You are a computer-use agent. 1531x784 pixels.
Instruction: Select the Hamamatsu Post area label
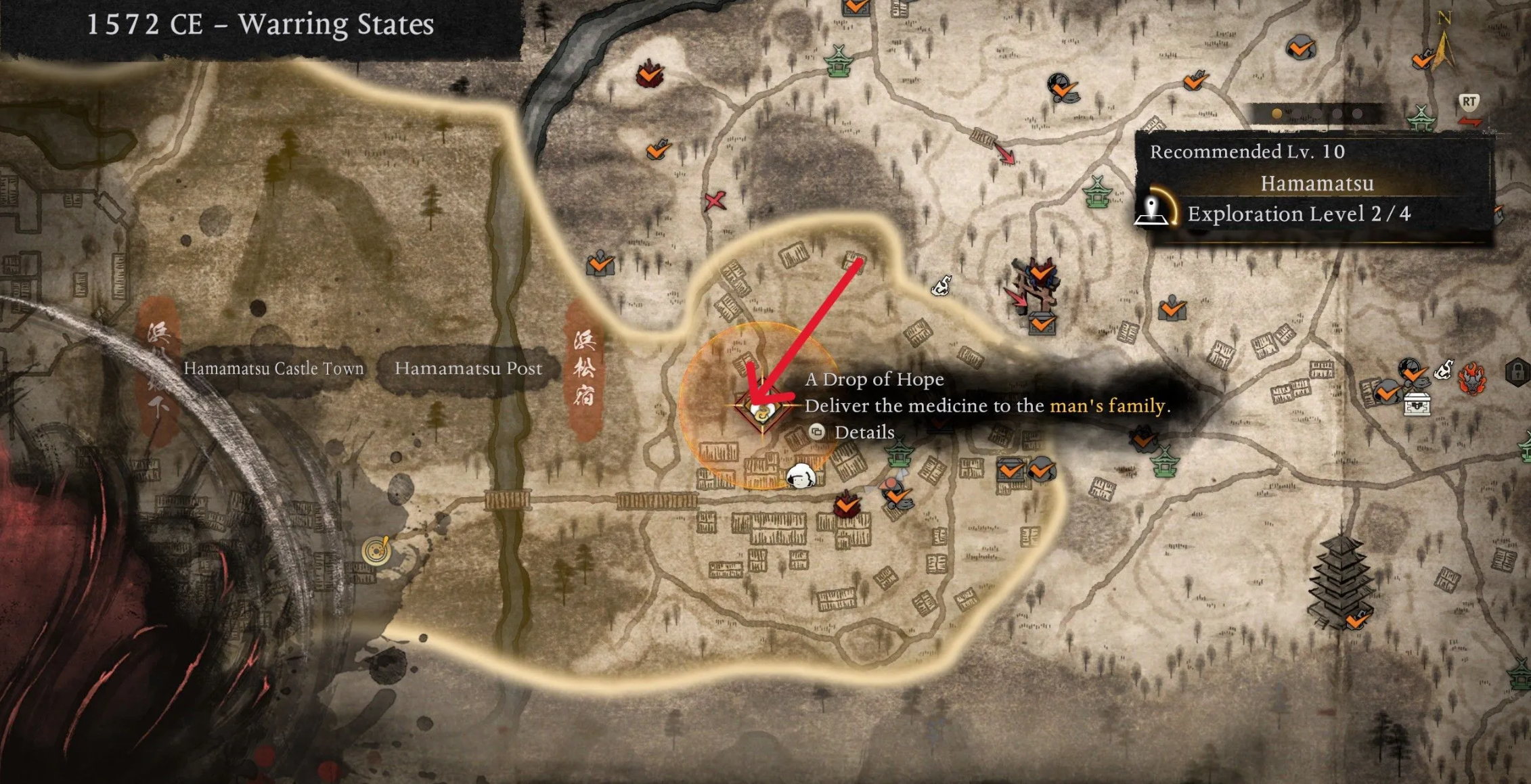[468, 369]
